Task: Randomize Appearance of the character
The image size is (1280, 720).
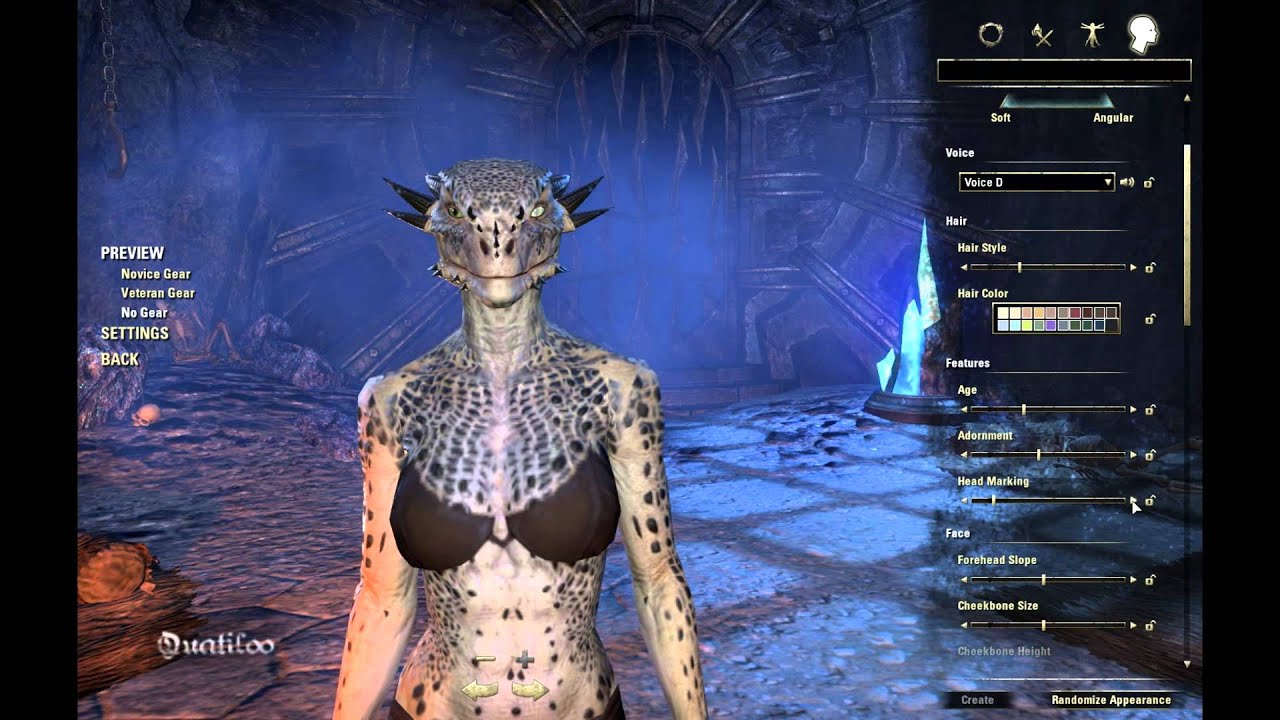Action: pyautogui.click(x=1110, y=700)
